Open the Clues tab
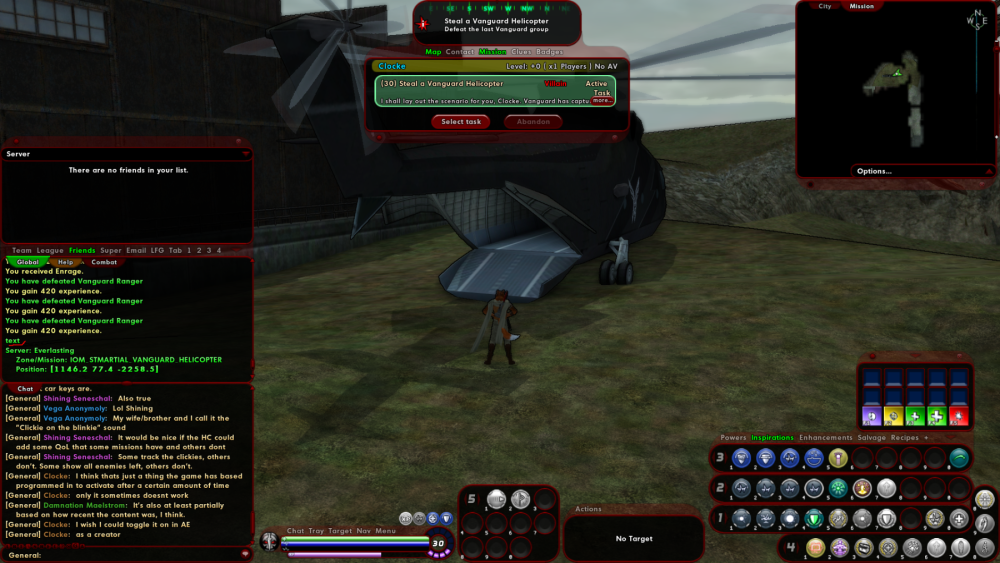Screen dimensions: 1000x563 tap(521, 52)
